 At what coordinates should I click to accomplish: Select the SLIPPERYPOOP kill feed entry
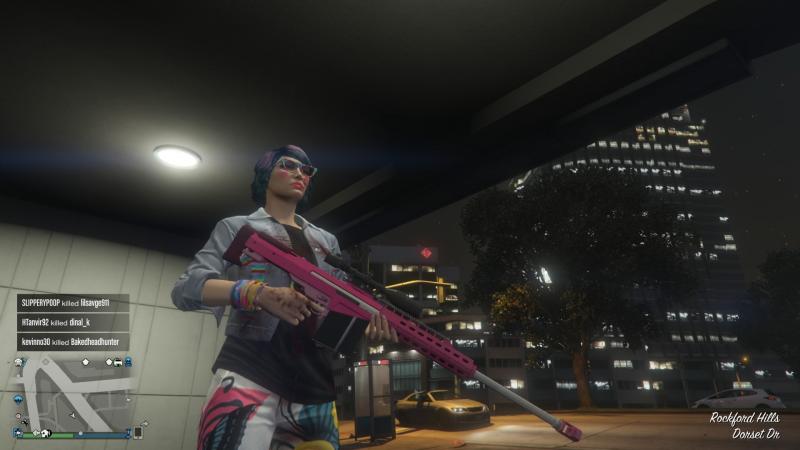71,303
